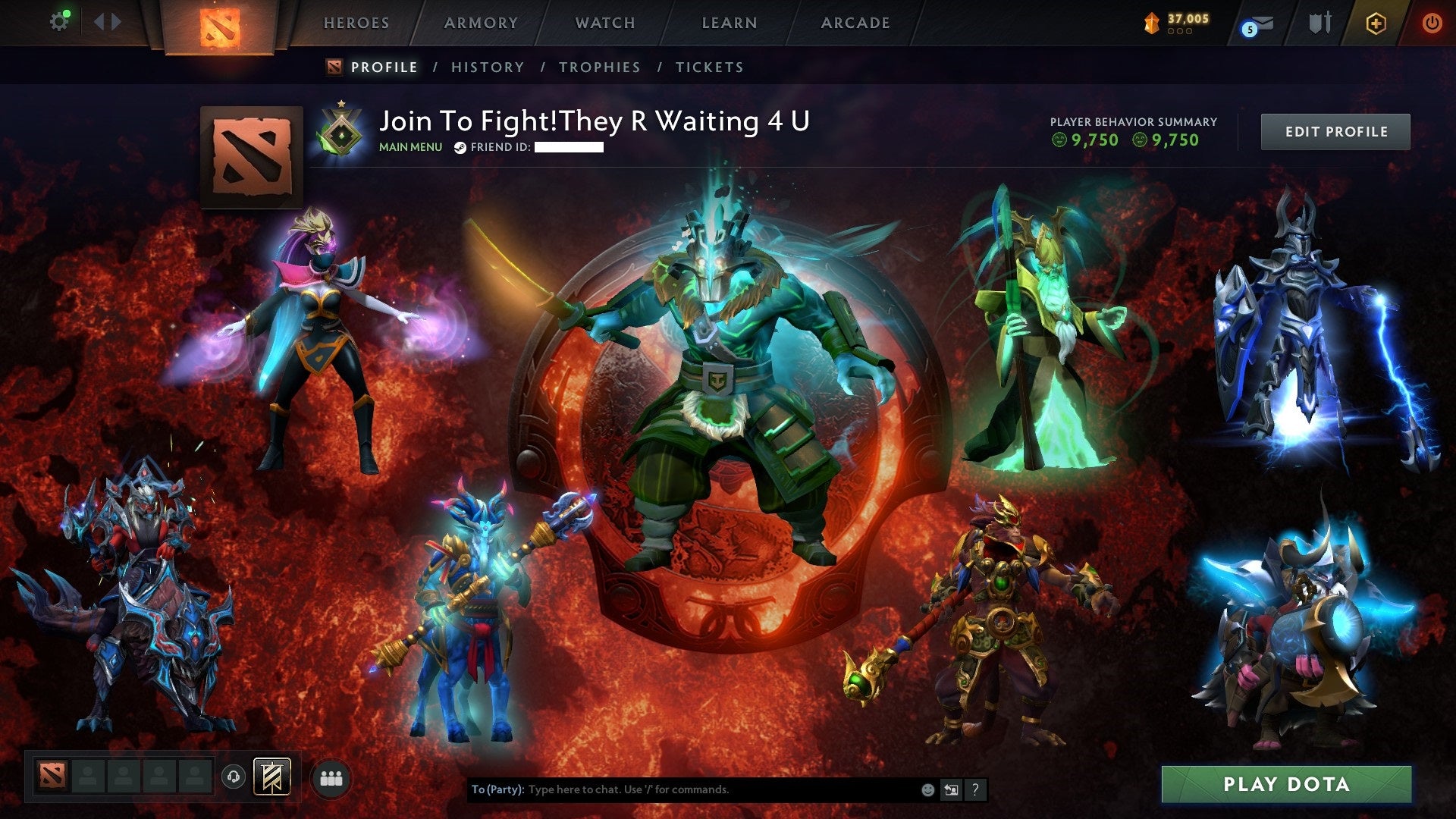Click the EDIT PROFILE button
Screen dimensions: 1456x819
click(1335, 131)
